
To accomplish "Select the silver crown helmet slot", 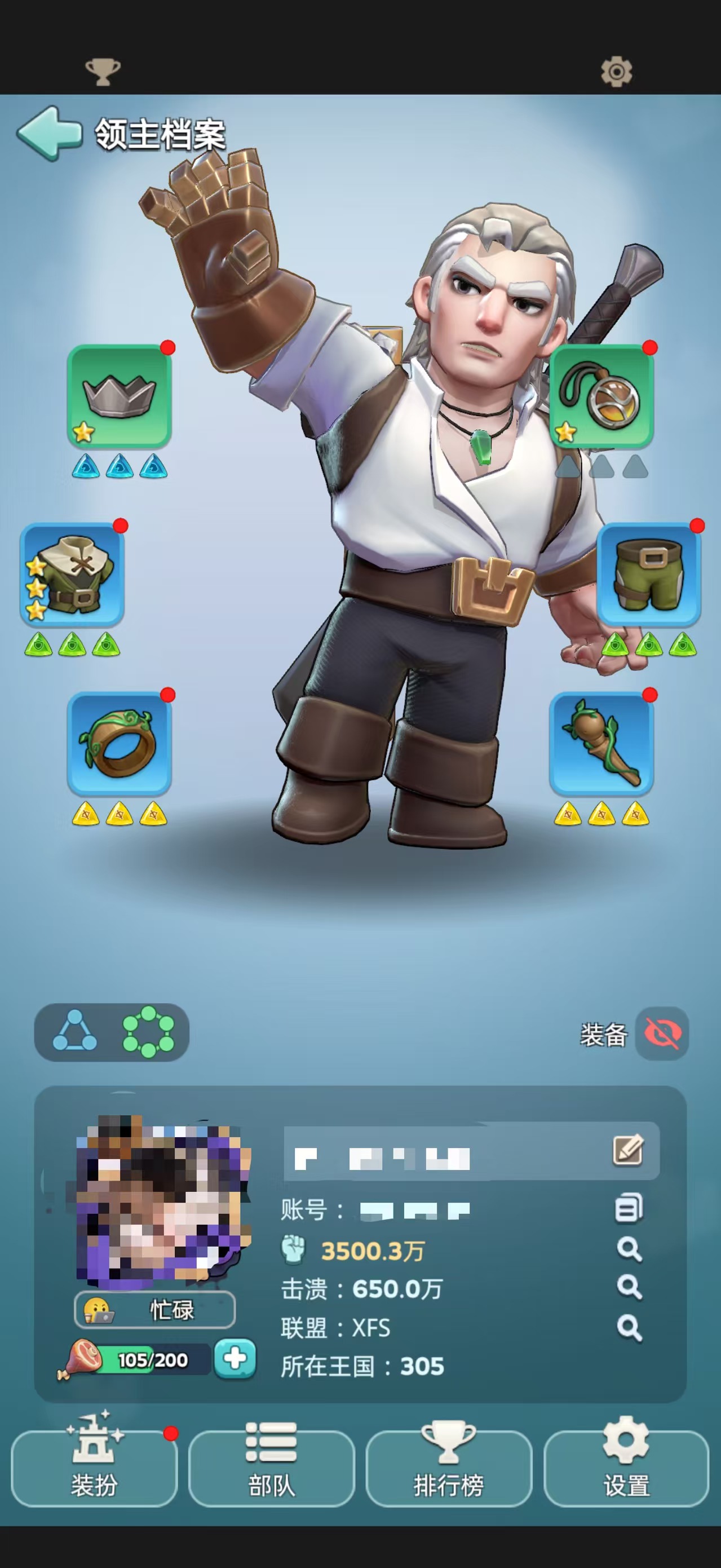I will tap(120, 396).
